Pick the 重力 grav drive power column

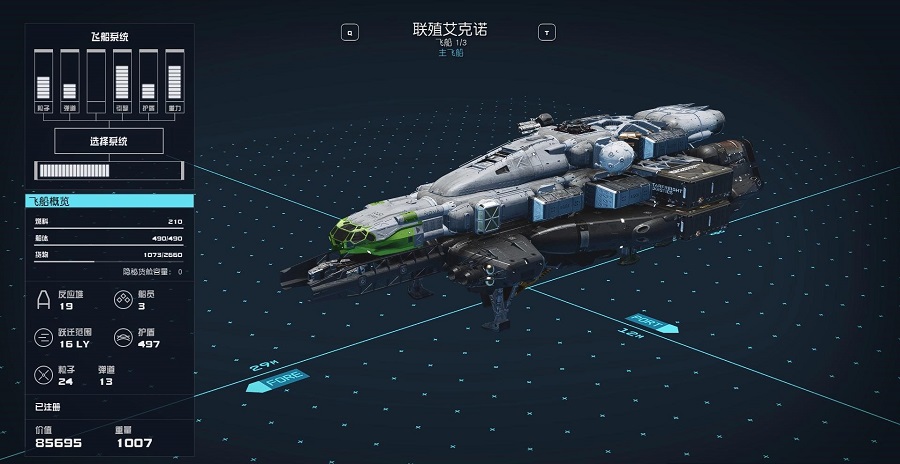click(x=174, y=82)
